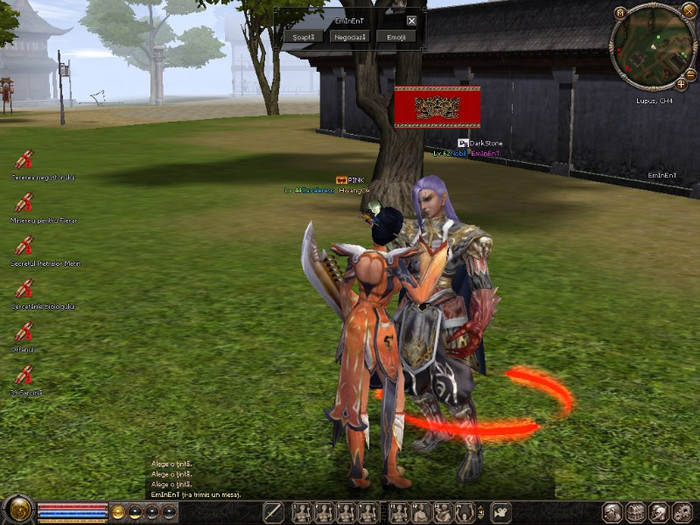The image size is (700, 525).
Task: Click the round character emblem beside the health bars
Action: tap(18, 511)
